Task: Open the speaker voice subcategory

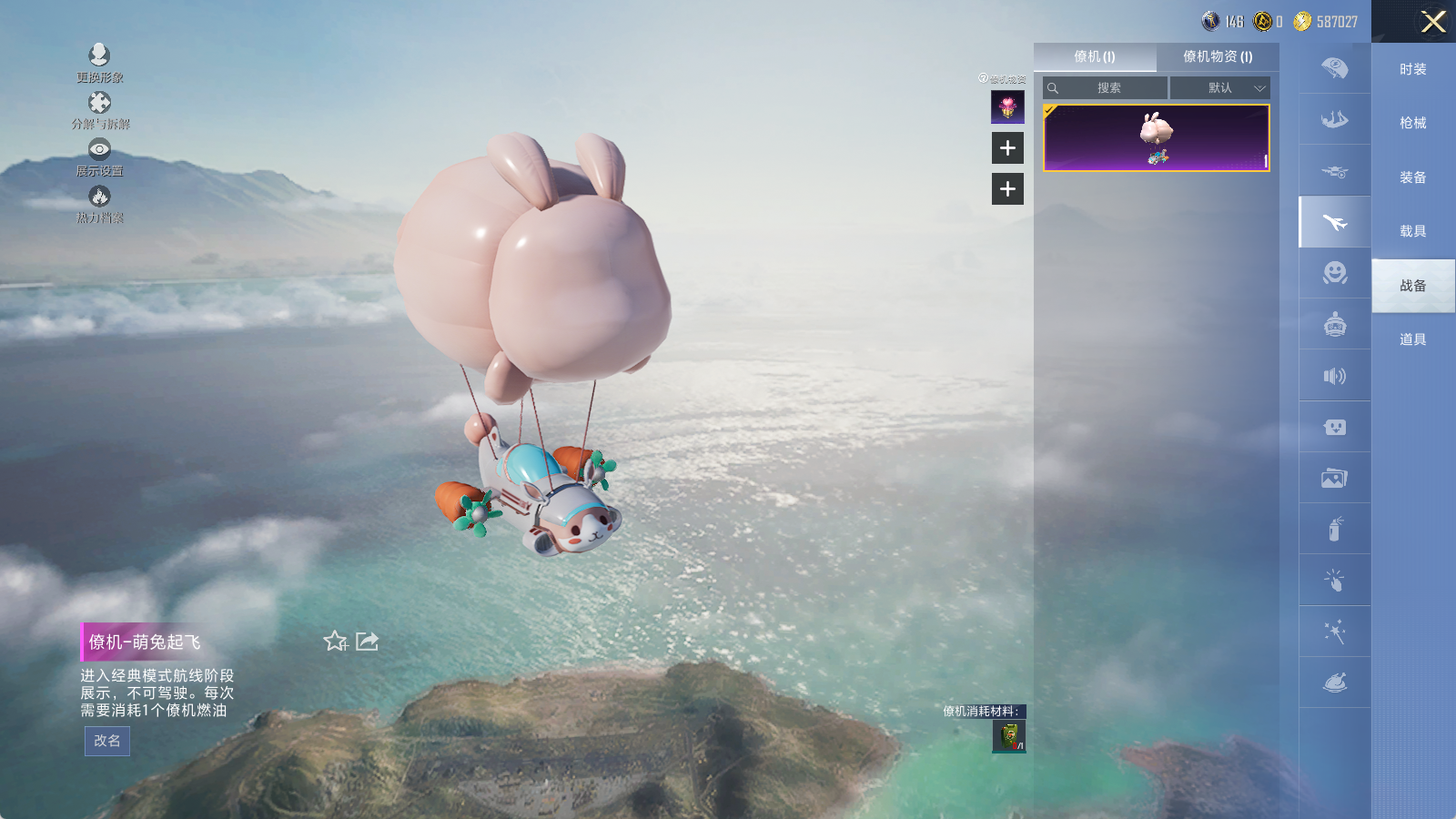Action: (x=1334, y=376)
